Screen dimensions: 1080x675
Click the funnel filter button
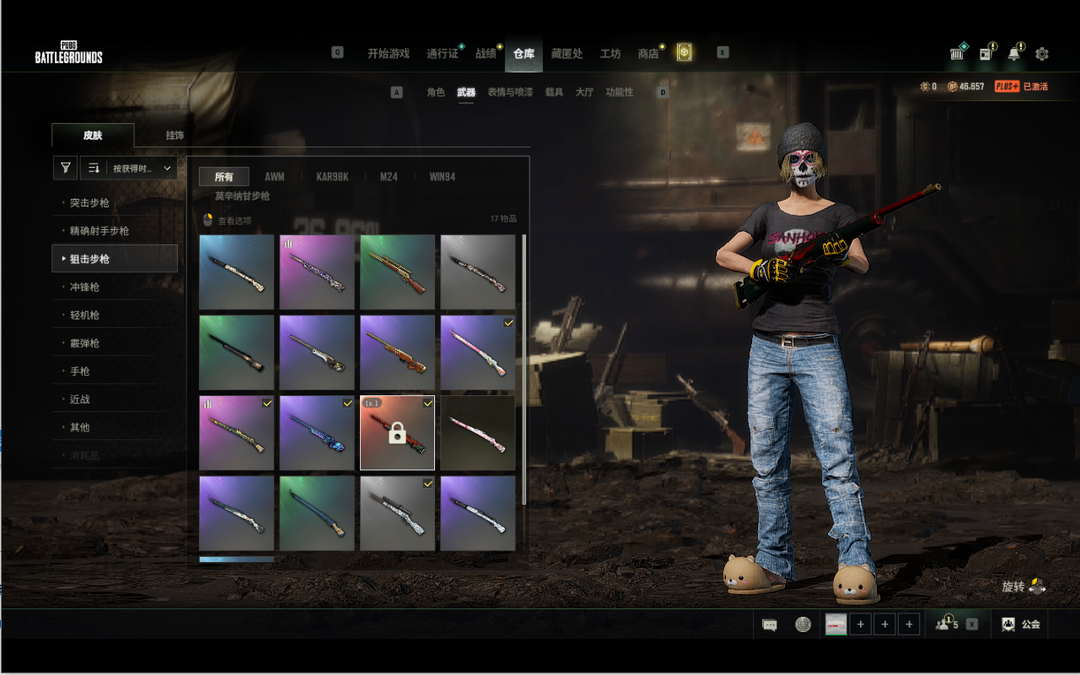[65, 168]
